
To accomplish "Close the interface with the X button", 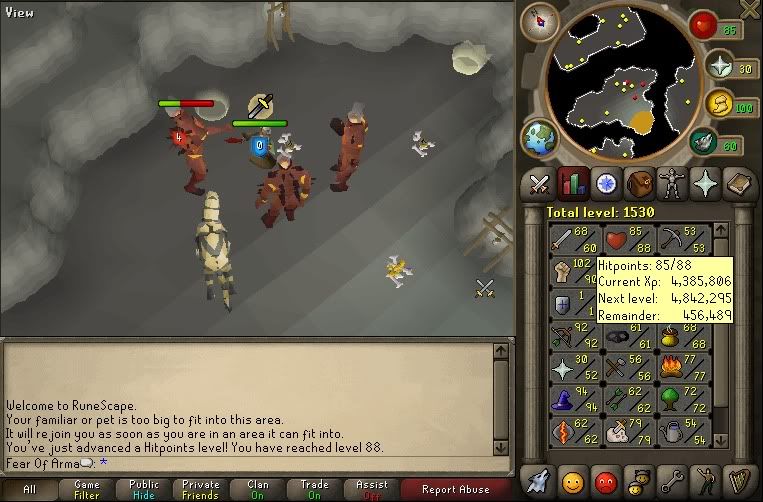I will [749, 9].
